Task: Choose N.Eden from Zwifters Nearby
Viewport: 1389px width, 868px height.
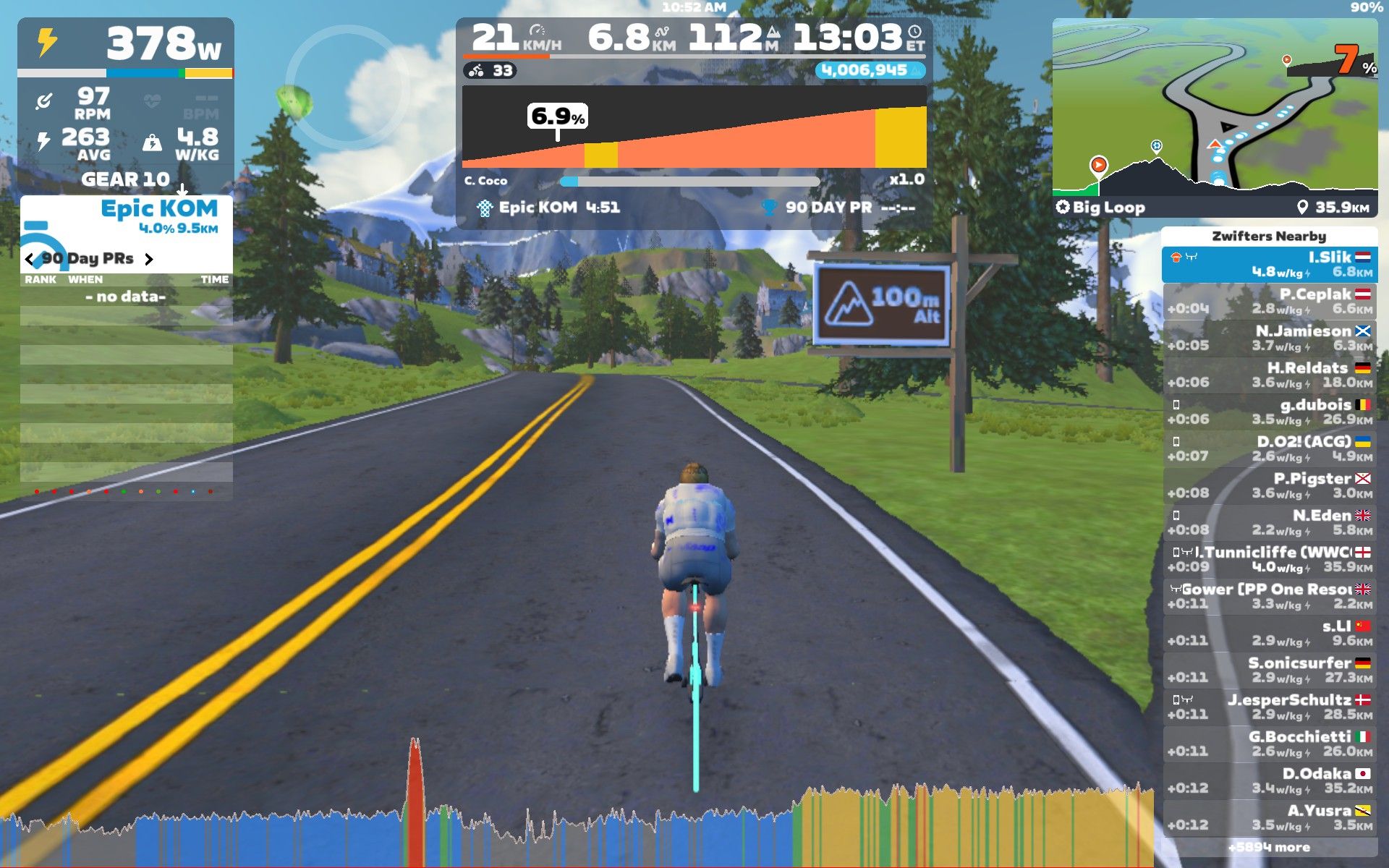Action: coord(1270,523)
